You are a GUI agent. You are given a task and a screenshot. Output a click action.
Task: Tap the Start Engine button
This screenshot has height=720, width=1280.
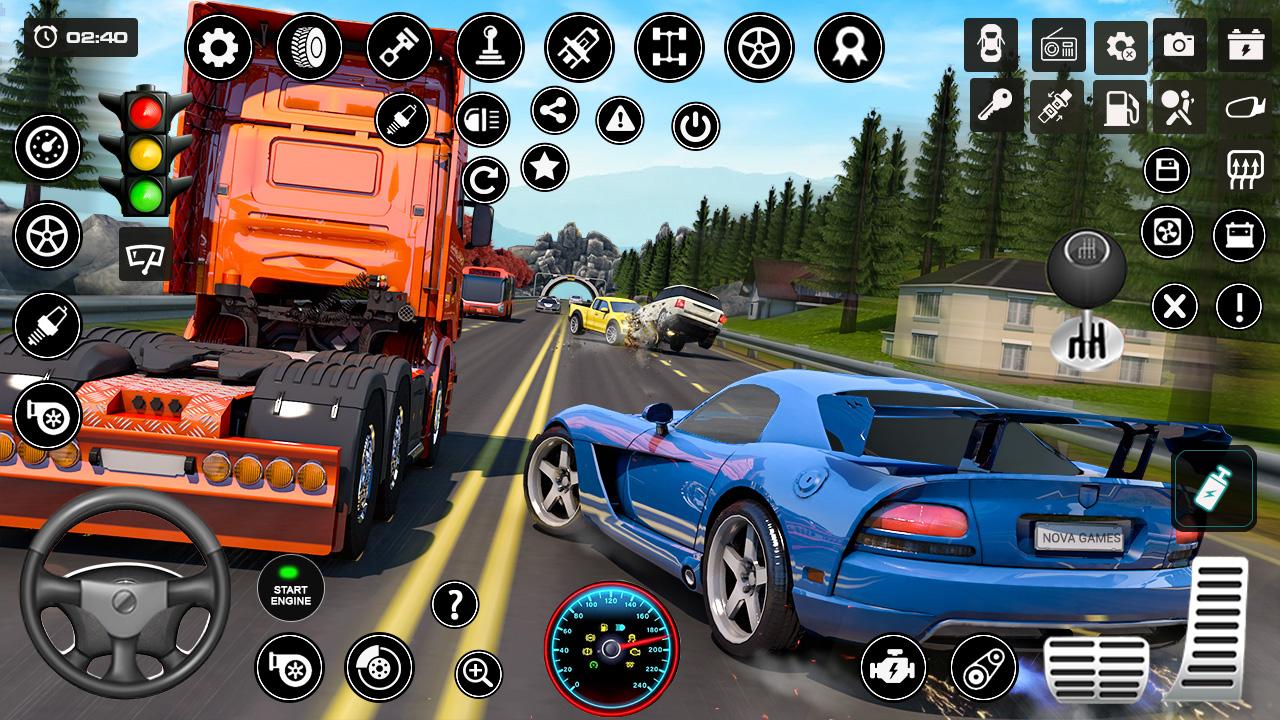pos(291,589)
